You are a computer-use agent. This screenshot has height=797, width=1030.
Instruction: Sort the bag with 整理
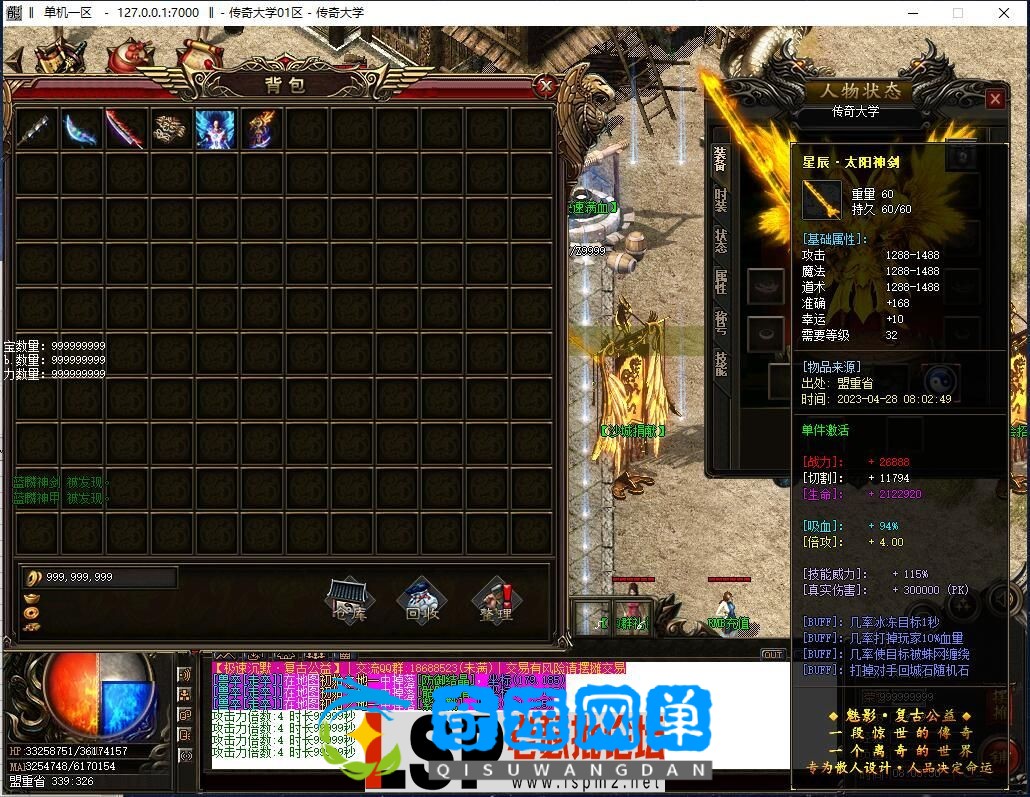495,599
